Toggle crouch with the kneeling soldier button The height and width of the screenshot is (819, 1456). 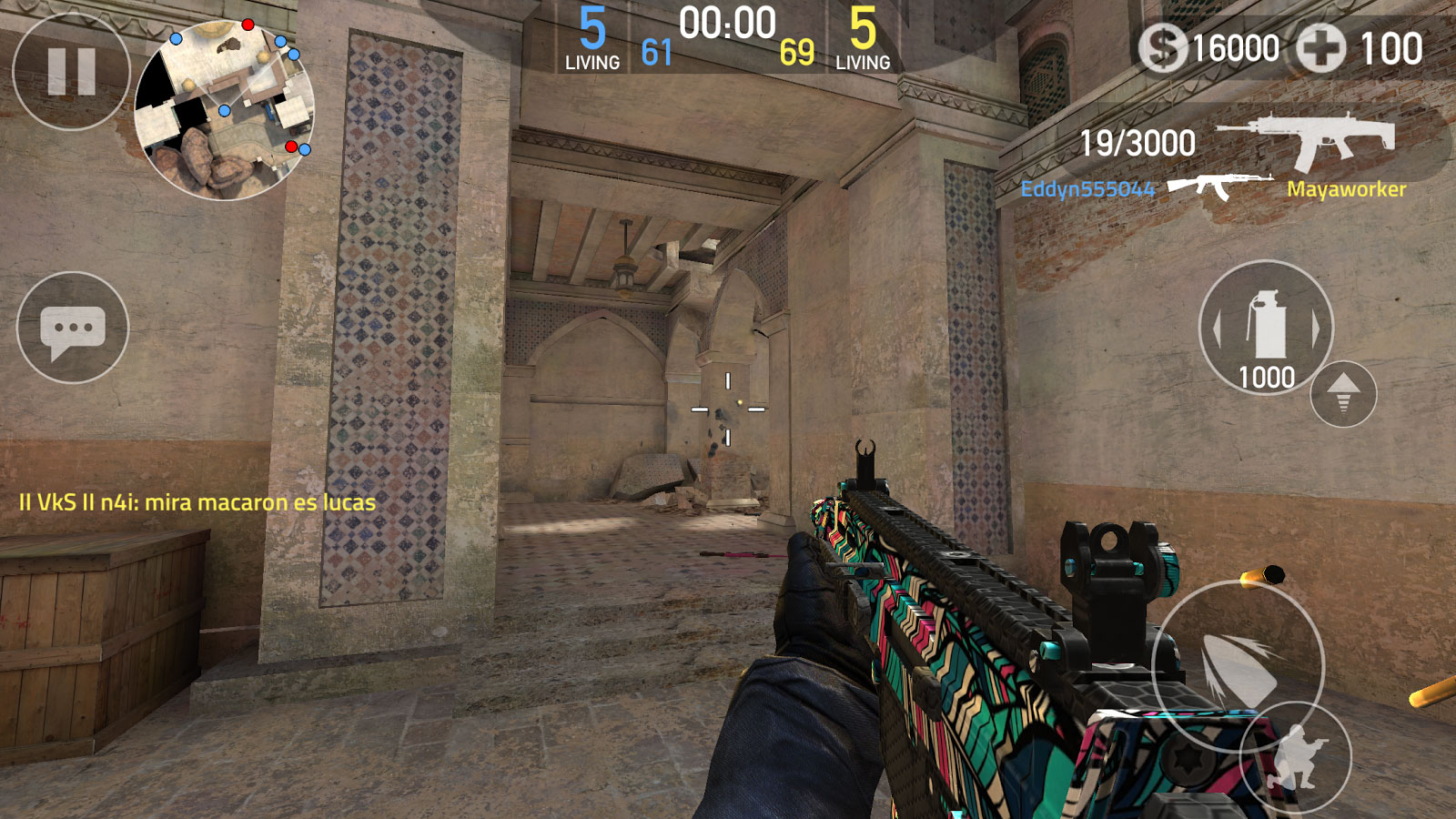click(x=1297, y=757)
